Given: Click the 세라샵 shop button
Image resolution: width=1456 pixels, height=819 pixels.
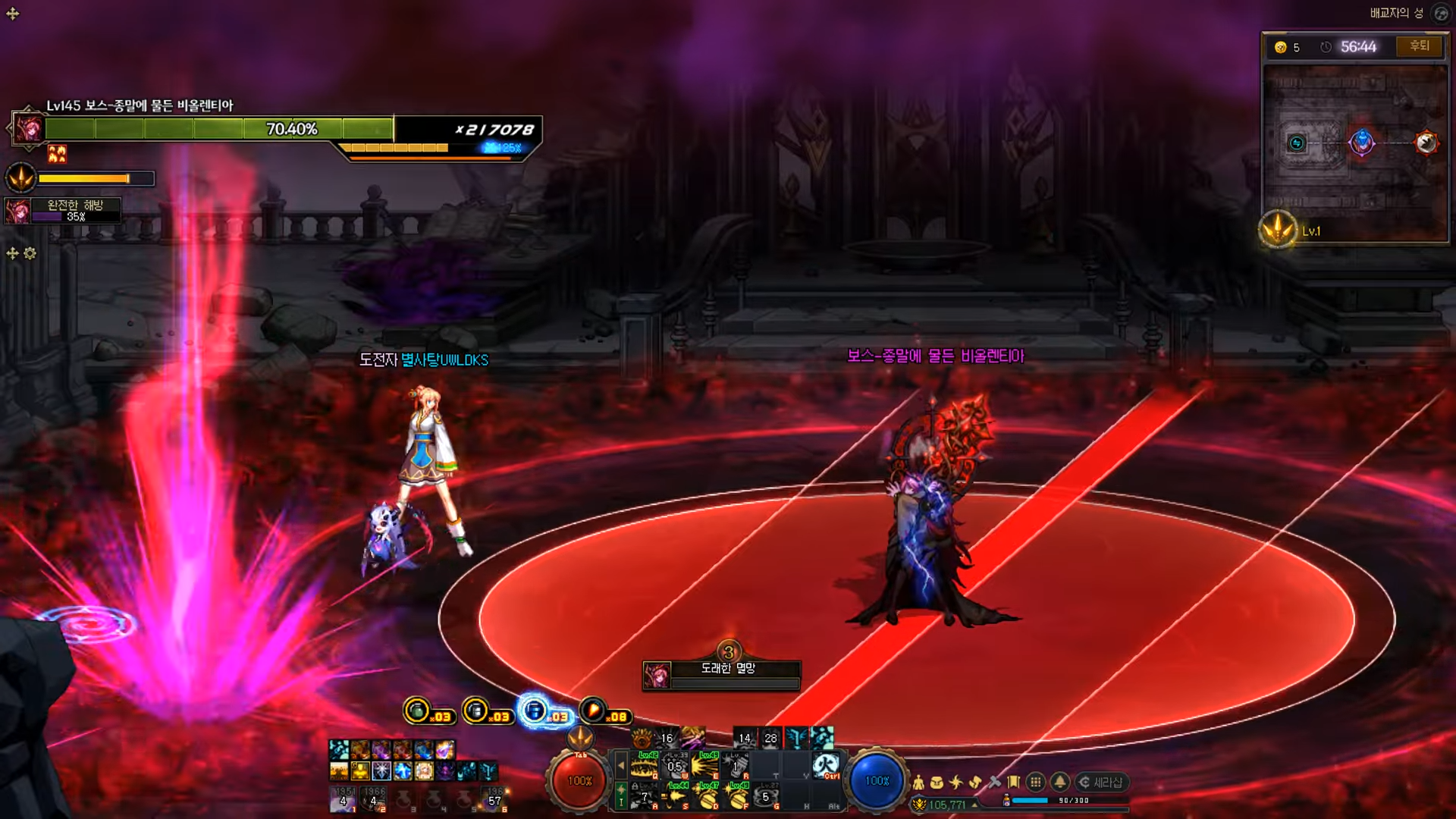Looking at the screenshot, I should (x=1101, y=782).
